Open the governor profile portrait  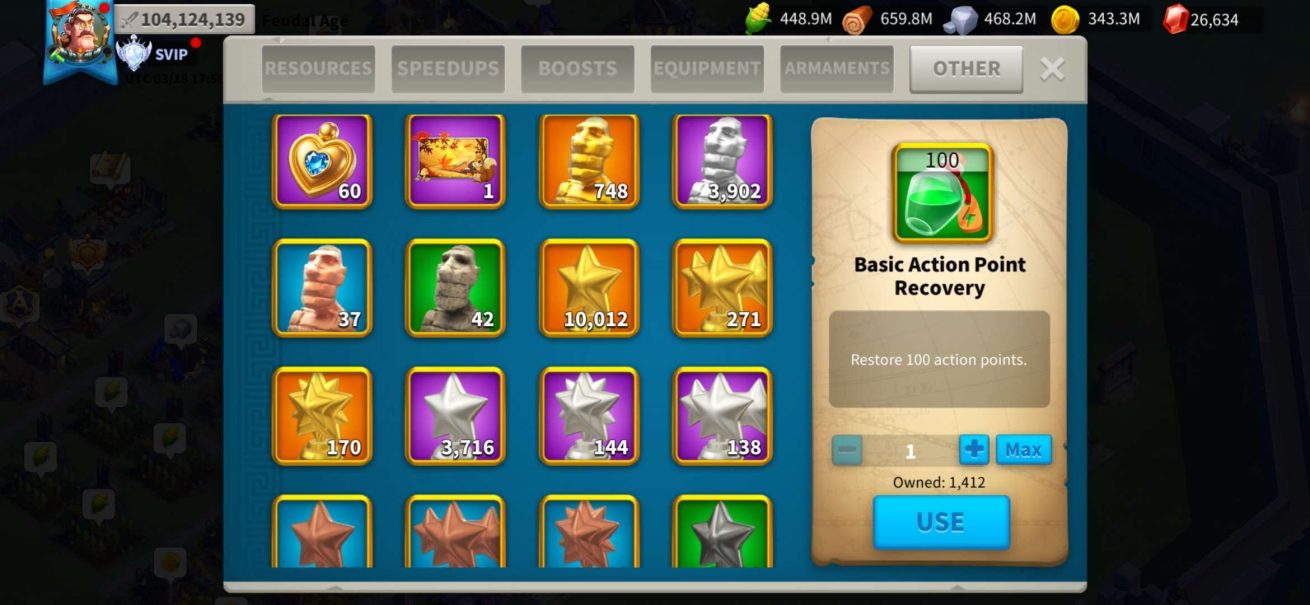[x=78, y=35]
